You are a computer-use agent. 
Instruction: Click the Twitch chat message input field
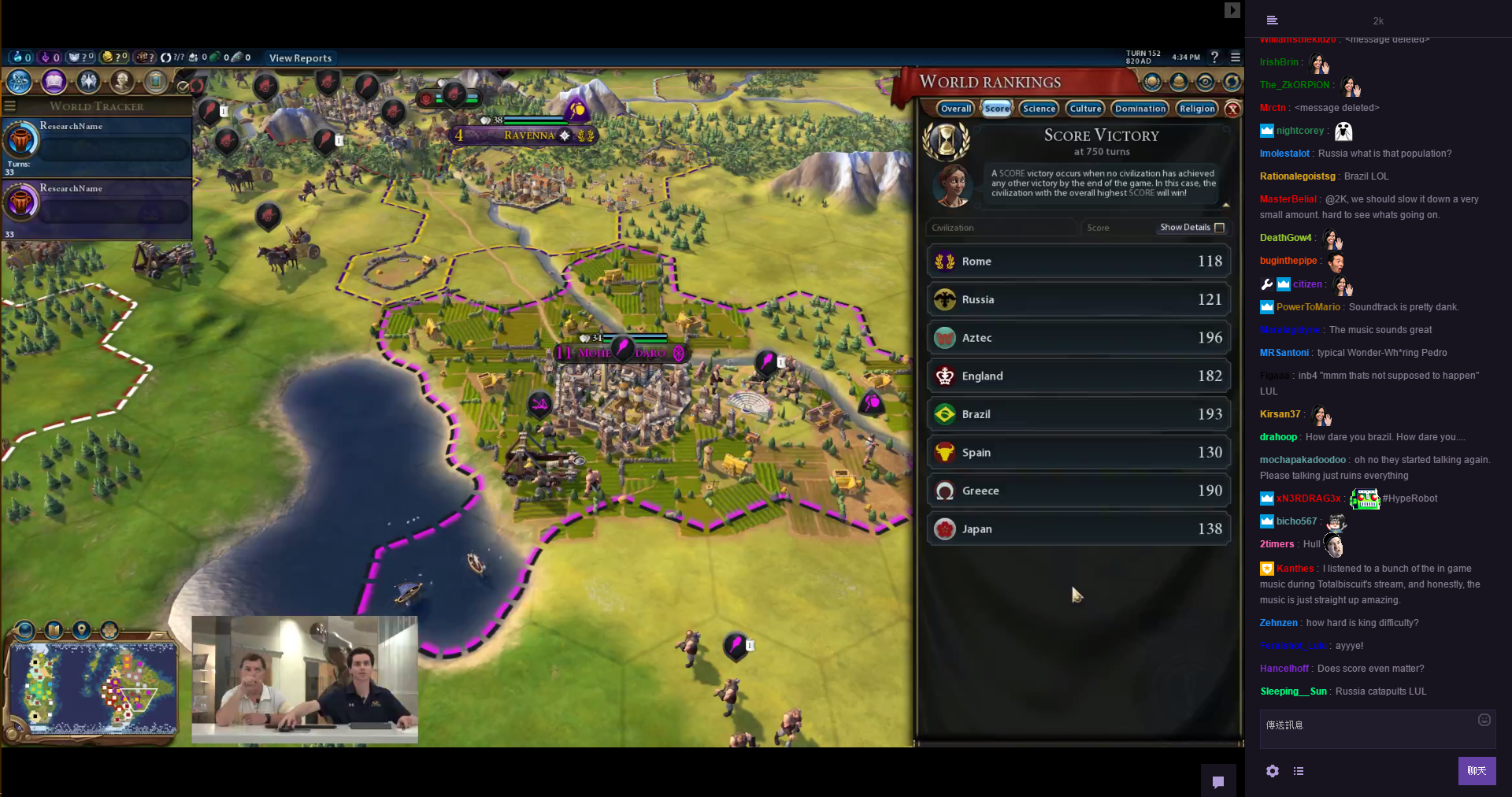[1370, 727]
